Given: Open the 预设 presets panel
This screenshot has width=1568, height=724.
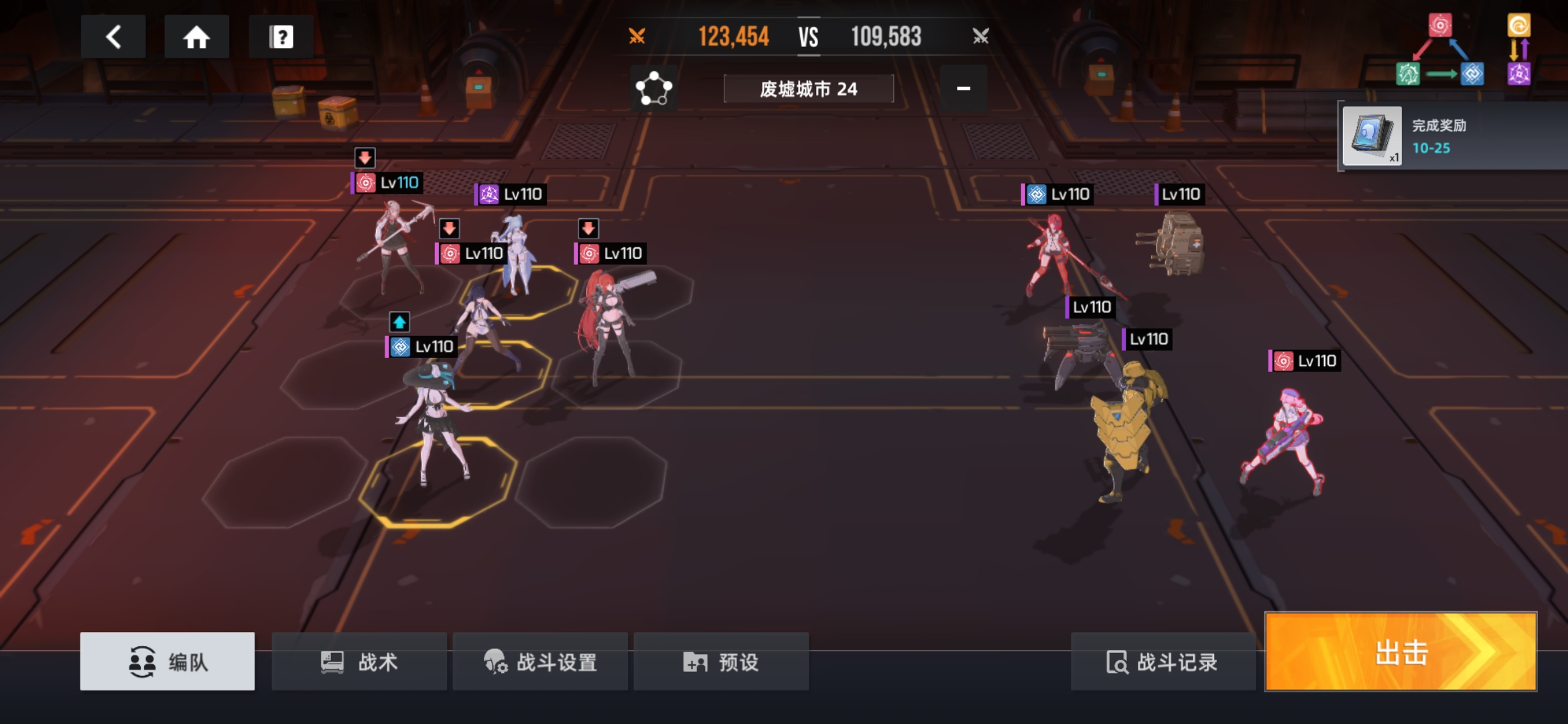Looking at the screenshot, I should click(721, 662).
